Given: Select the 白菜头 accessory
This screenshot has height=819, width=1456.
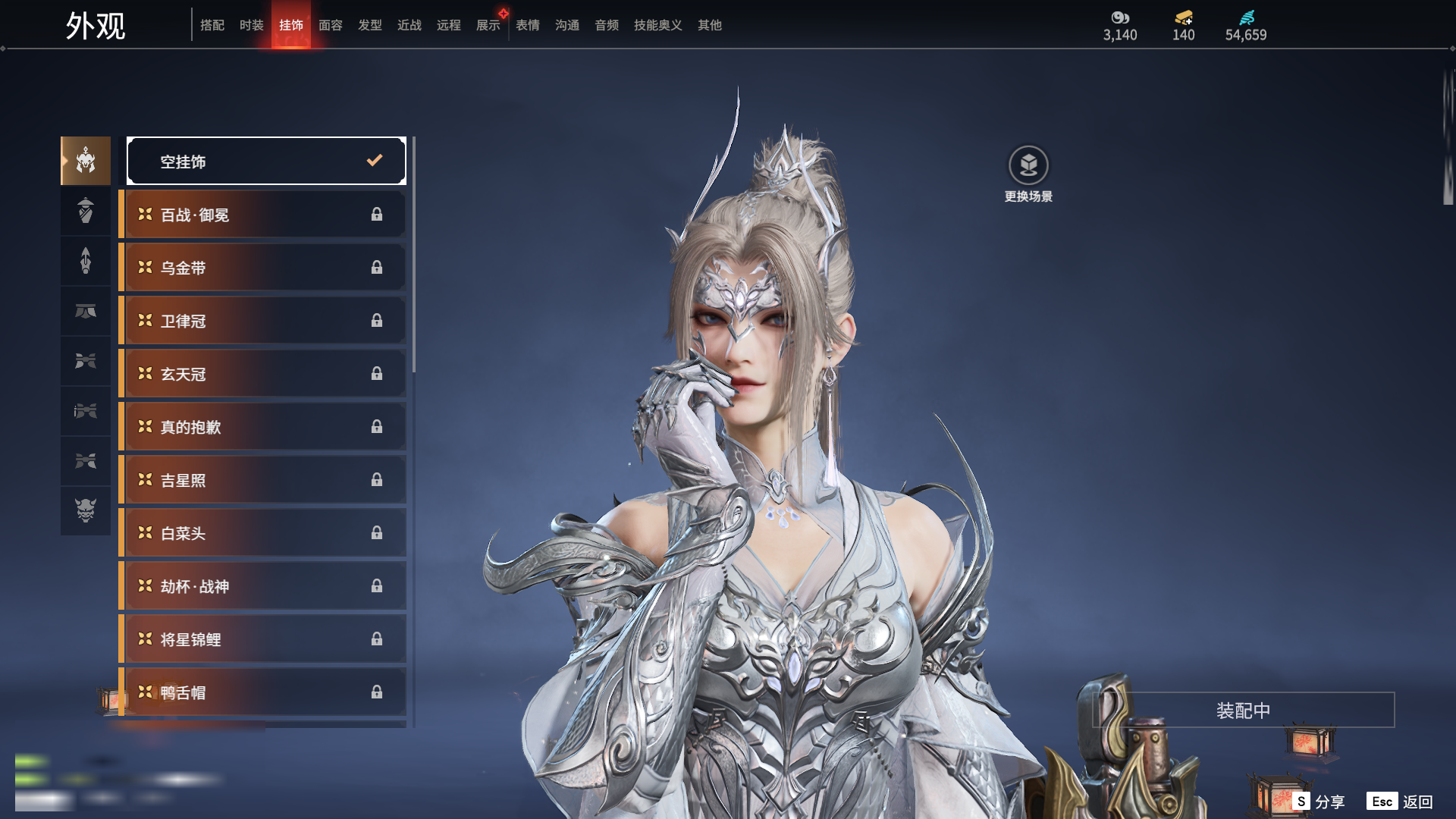Looking at the screenshot, I should 263,533.
